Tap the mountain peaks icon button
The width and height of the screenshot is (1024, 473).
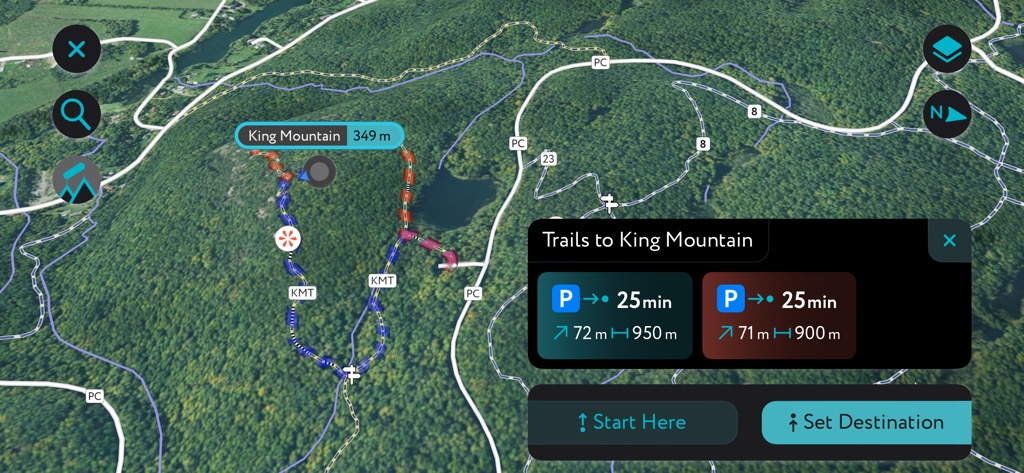[x=77, y=181]
